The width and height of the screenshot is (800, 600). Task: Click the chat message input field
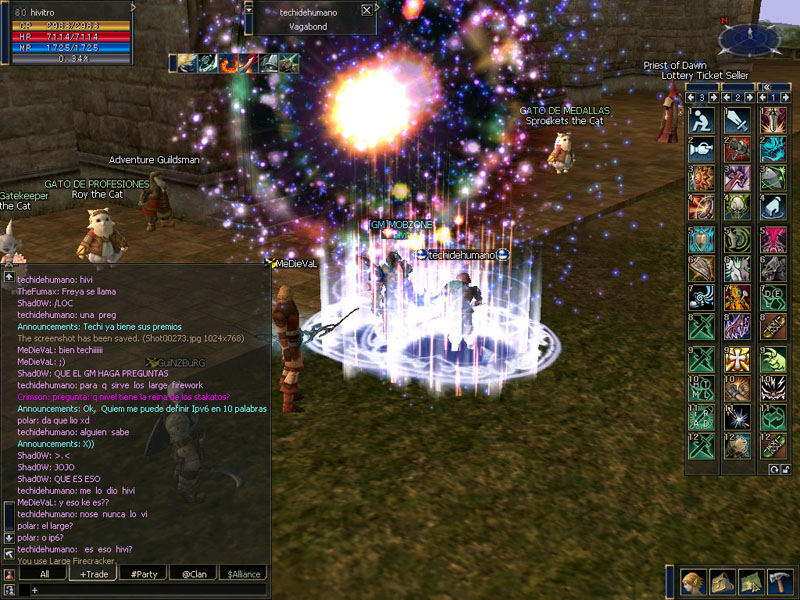point(150,591)
